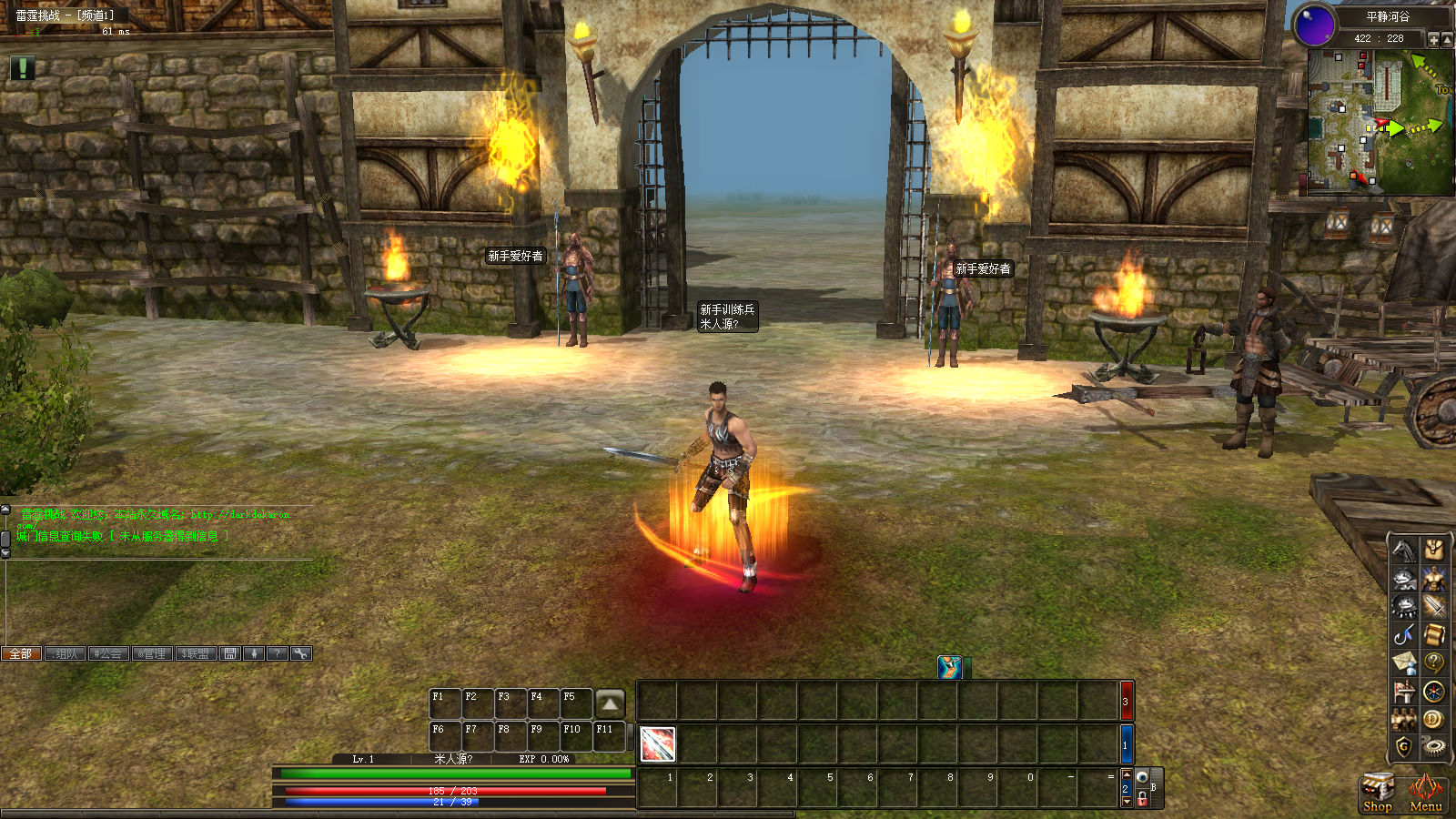The height and width of the screenshot is (819, 1456).
Task: Switch chat to the 全部 tab
Action: click(x=21, y=653)
